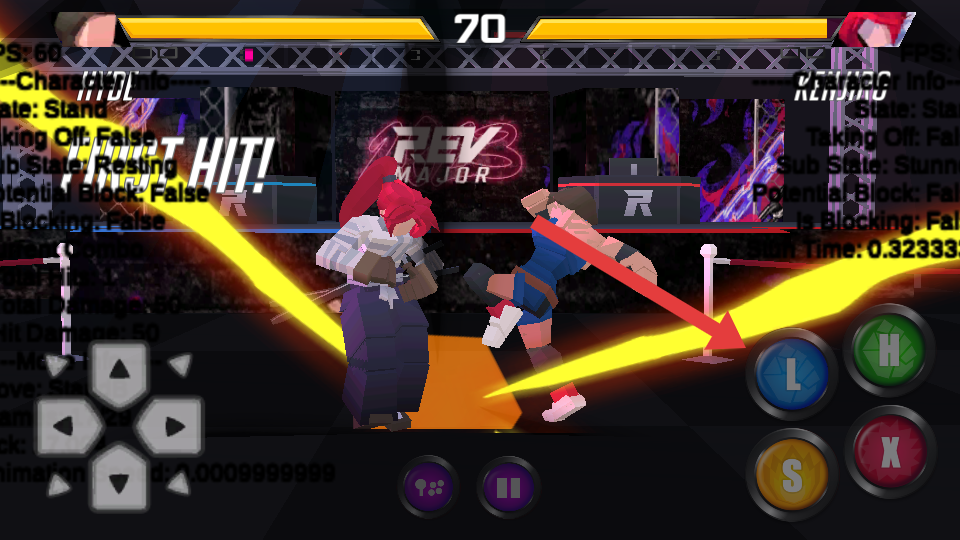The image size is (960, 540).
Task: Tap the d-pad down-left diagonal arrow
Action: [60, 487]
